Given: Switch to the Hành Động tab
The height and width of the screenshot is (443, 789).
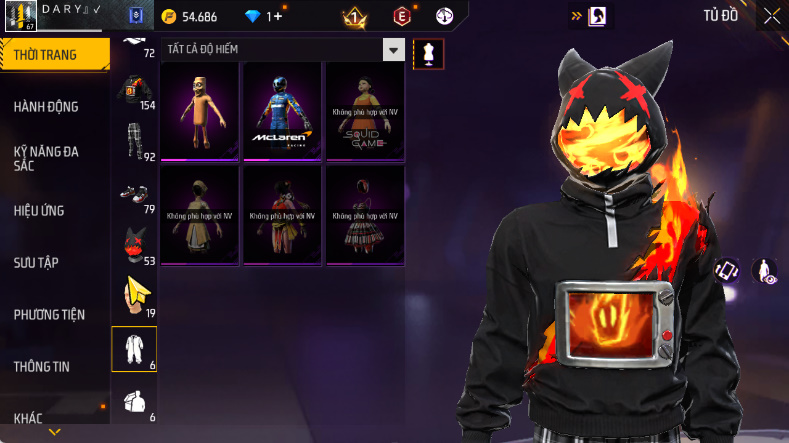Looking at the screenshot, I should 47,107.
